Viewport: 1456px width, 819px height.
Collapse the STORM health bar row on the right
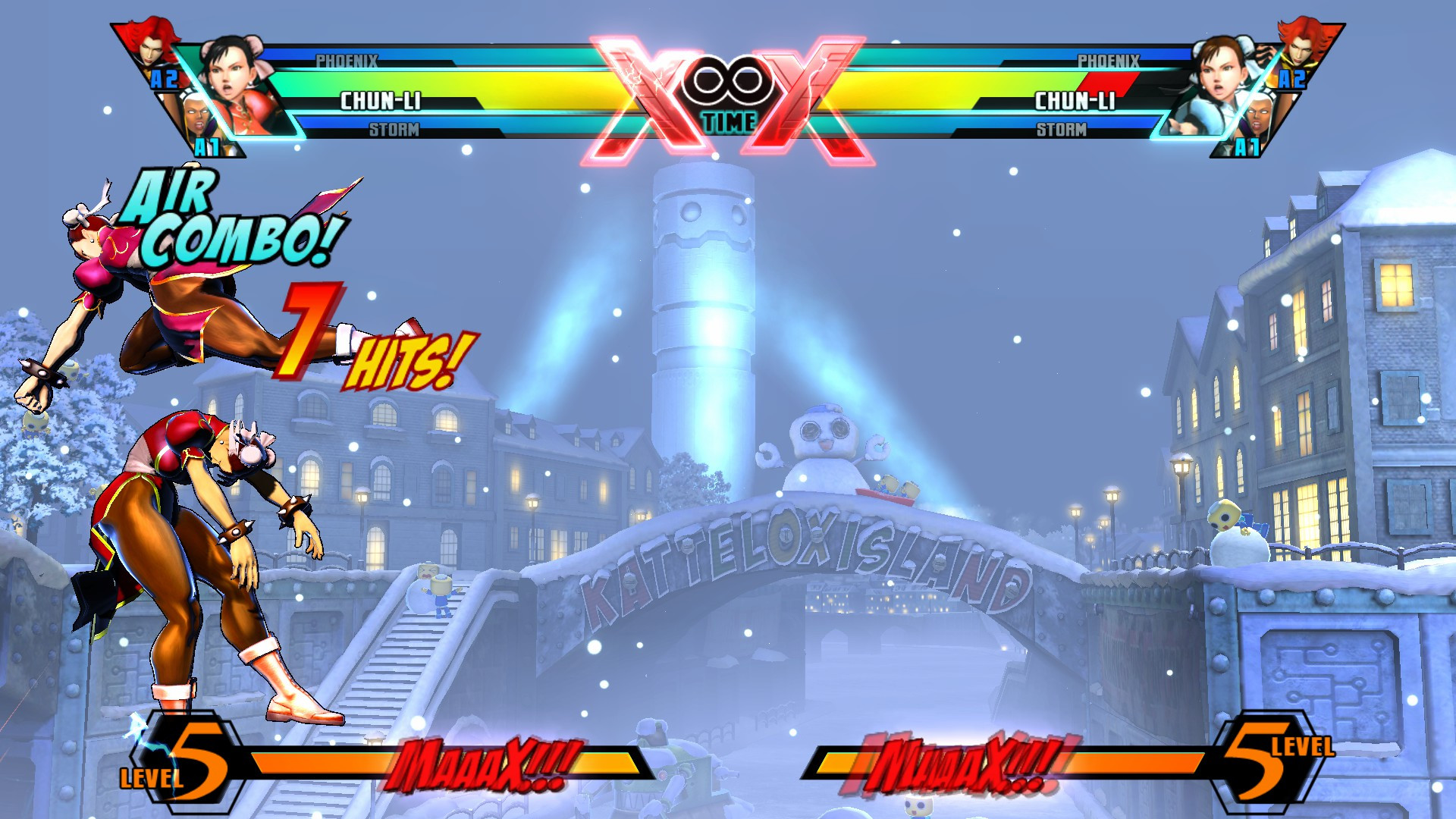1062,130
